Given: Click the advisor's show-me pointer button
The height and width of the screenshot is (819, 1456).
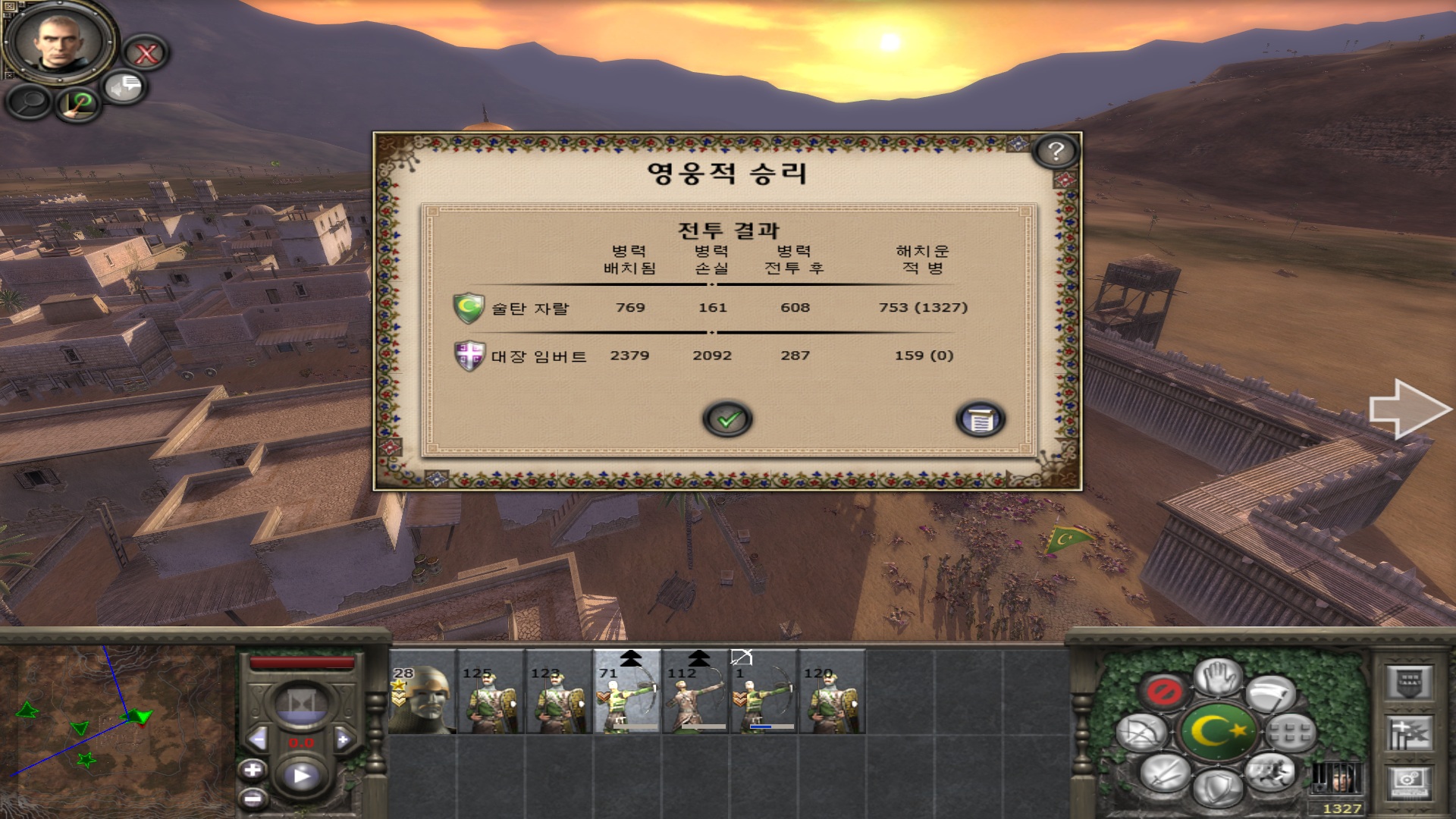Looking at the screenshot, I should (79, 103).
